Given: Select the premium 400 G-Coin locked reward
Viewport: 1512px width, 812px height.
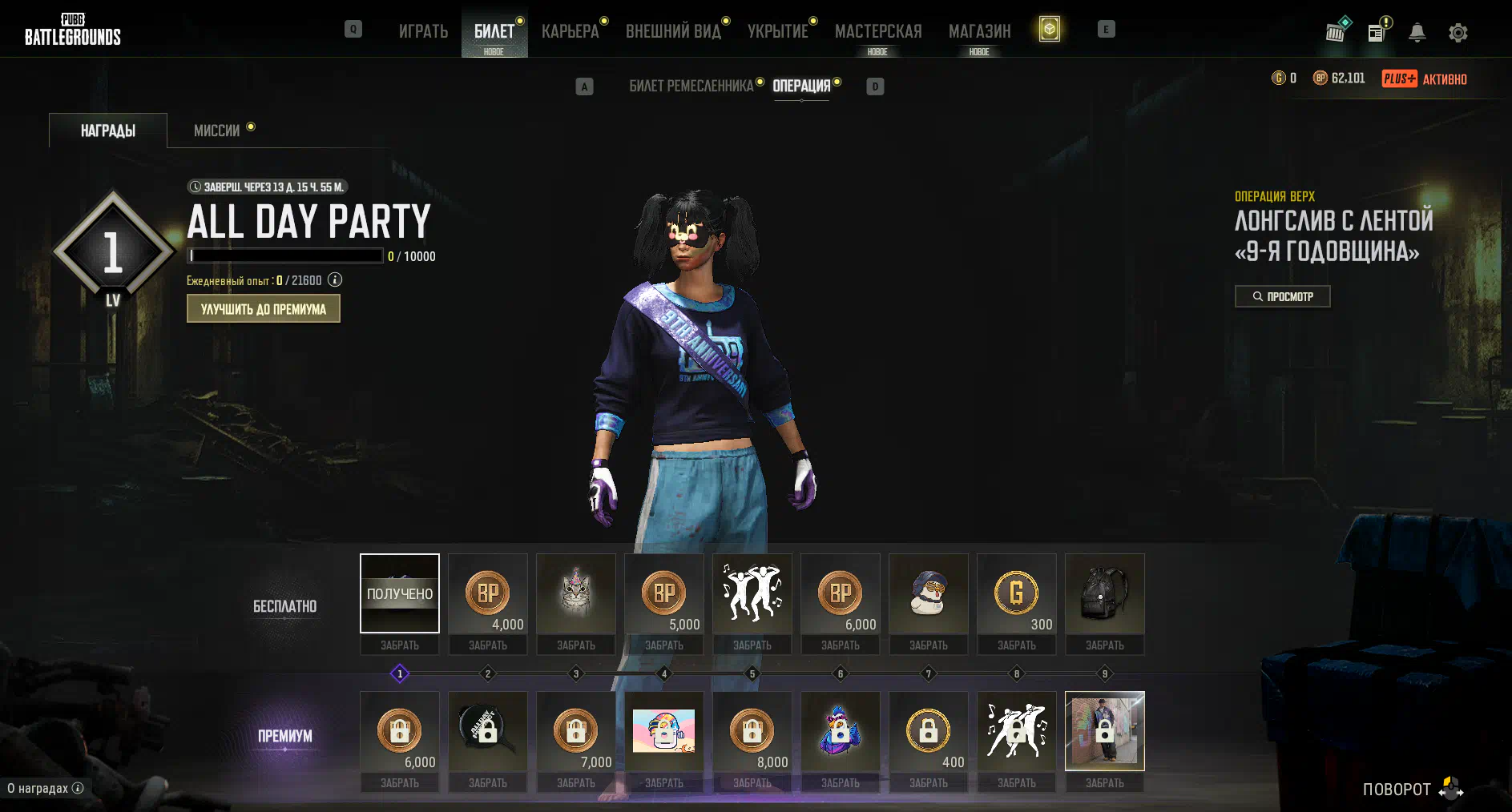Looking at the screenshot, I should click(x=929, y=731).
